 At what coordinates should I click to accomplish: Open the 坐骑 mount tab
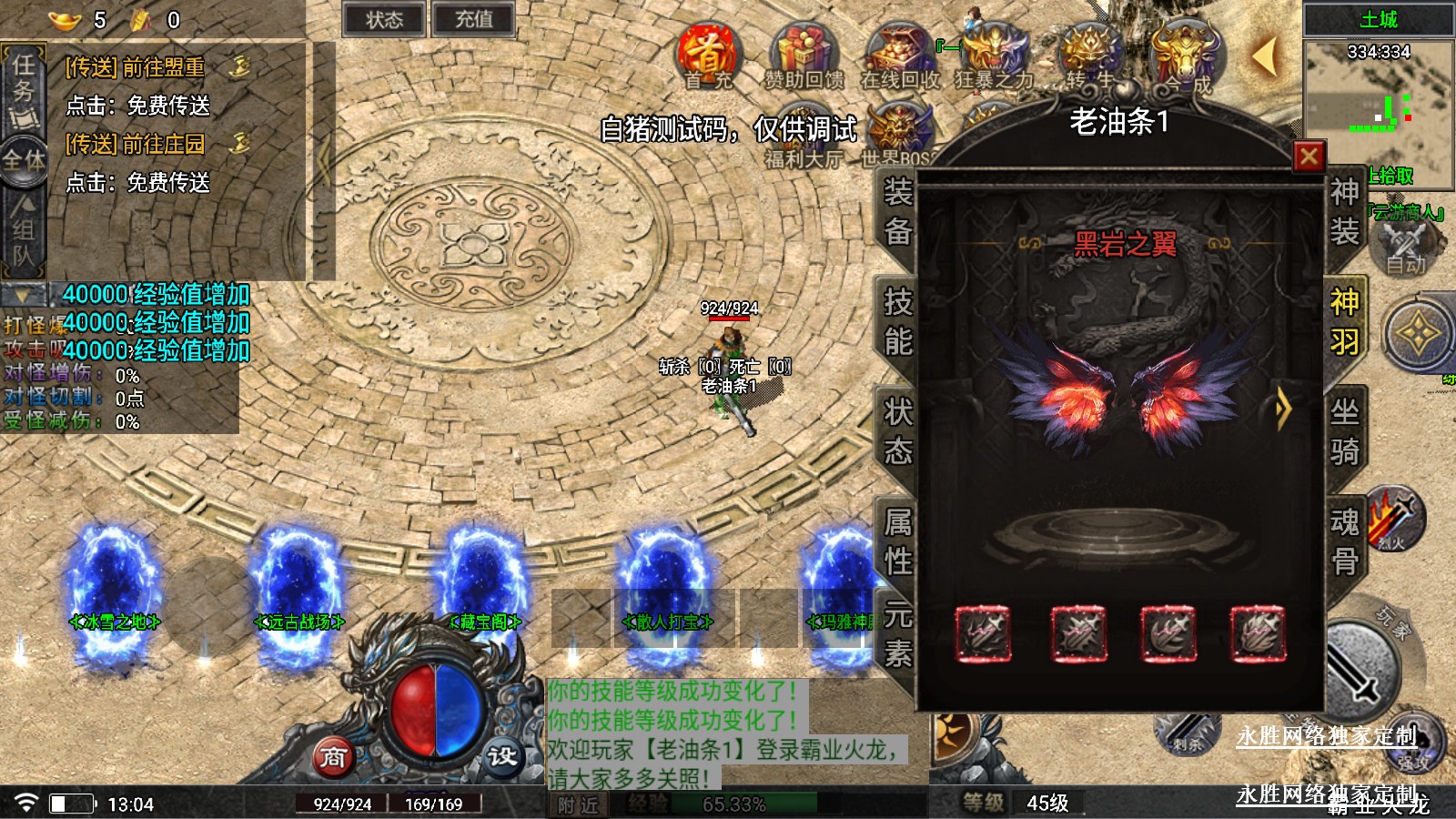point(1344,431)
